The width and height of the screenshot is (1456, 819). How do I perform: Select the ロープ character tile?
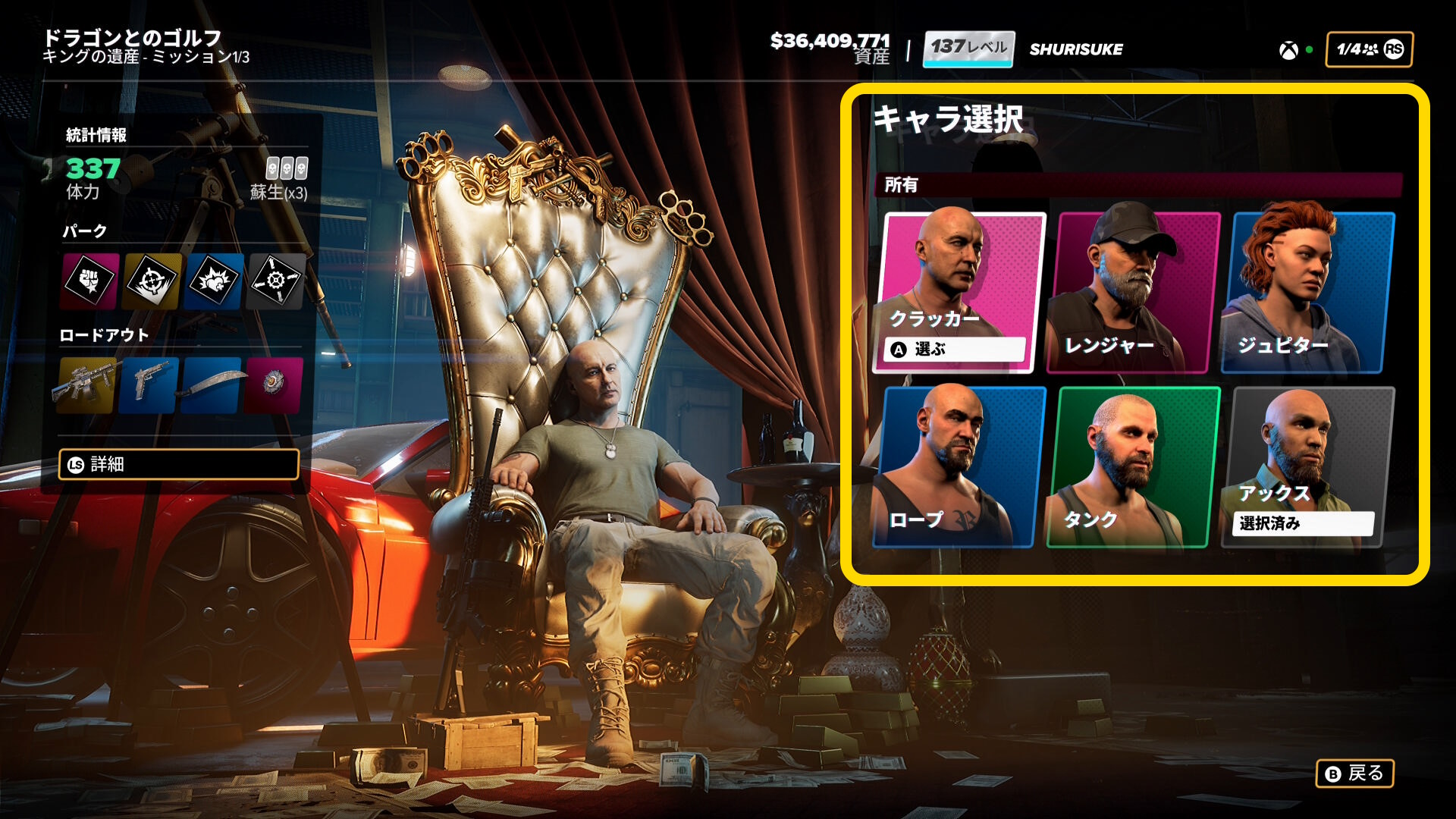point(960,467)
